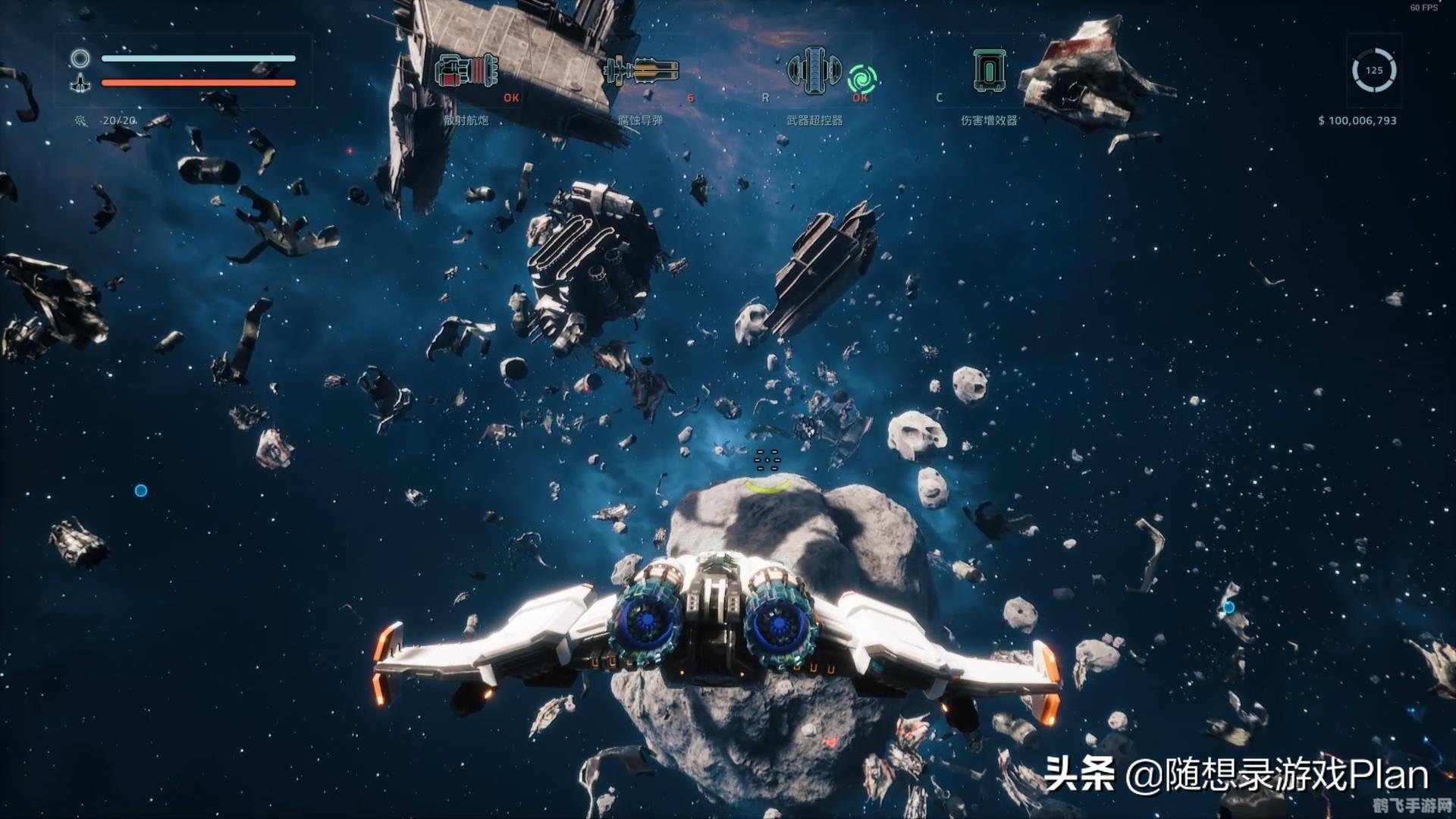This screenshot has height=819, width=1456.
Task: Expand the player status panel
Action: click(182, 71)
